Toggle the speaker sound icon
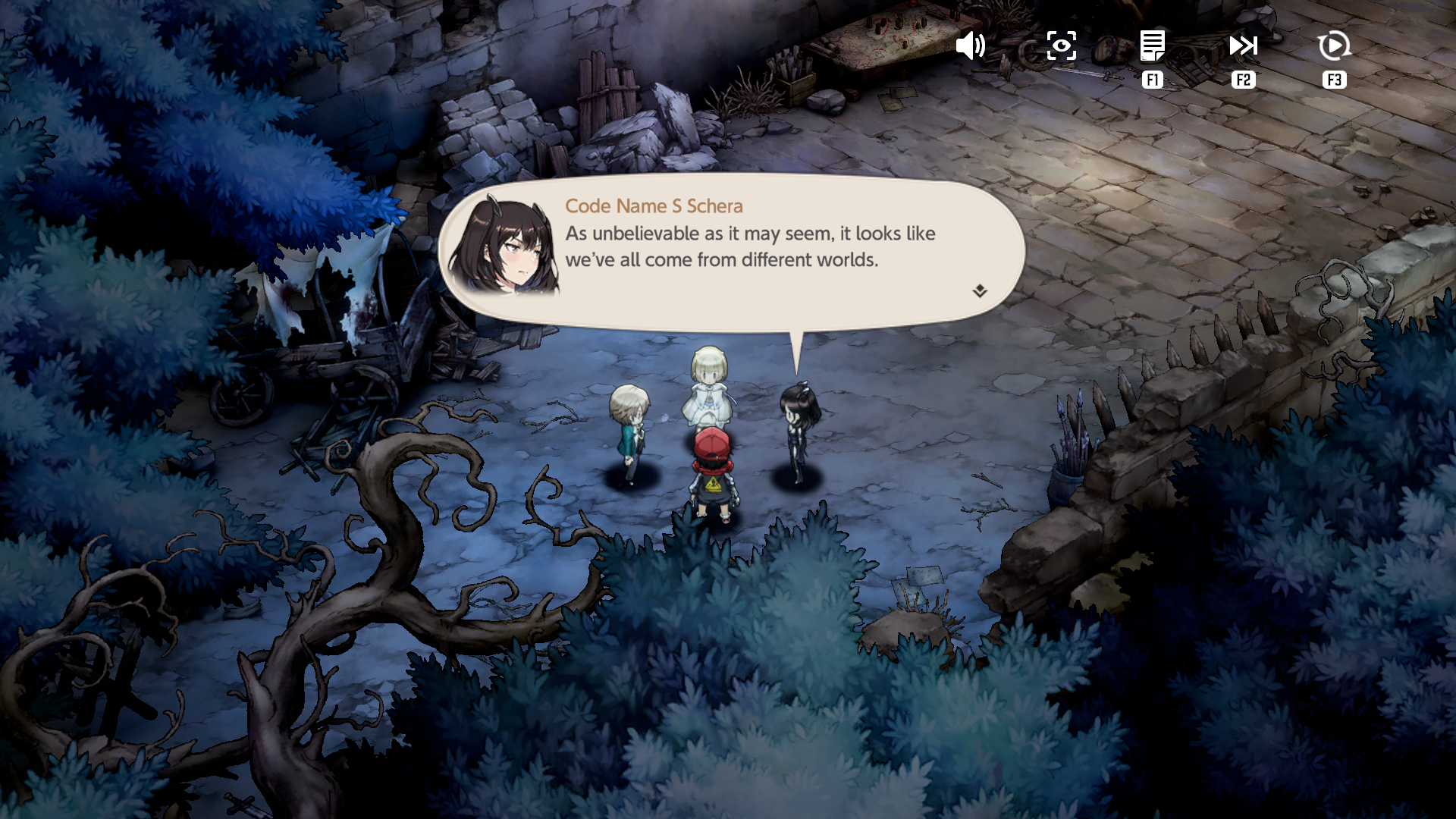Screen dimensions: 1456x819 (x=970, y=46)
